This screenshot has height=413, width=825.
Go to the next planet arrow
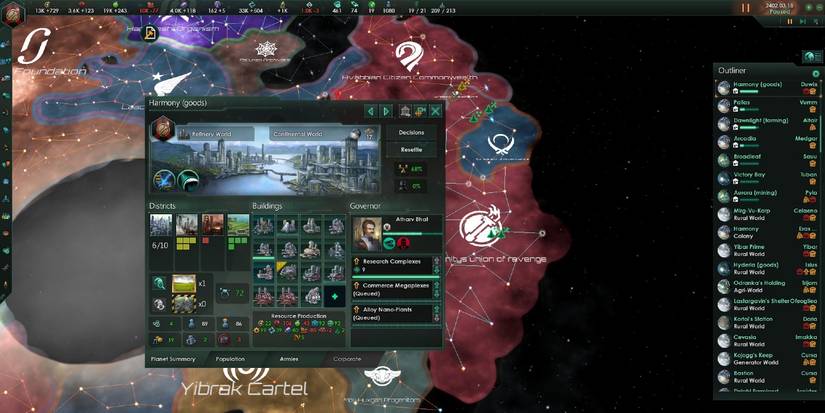(x=386, y=111)
